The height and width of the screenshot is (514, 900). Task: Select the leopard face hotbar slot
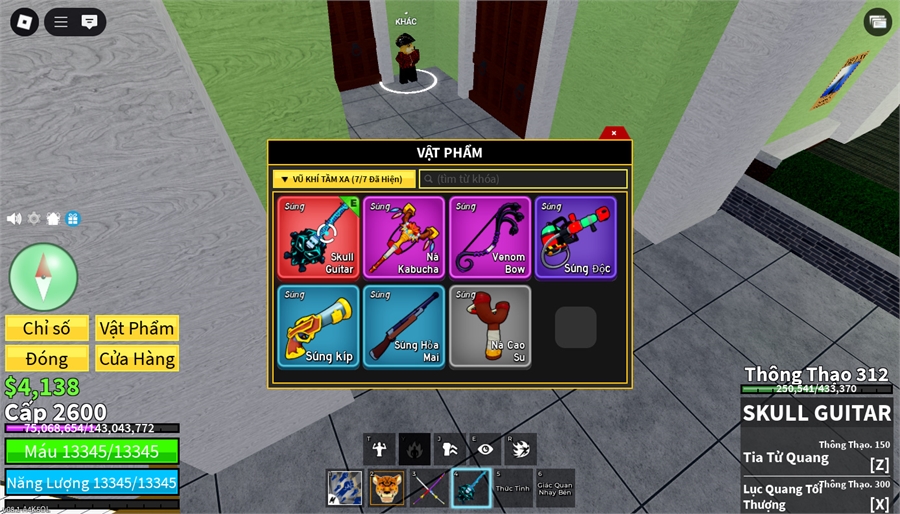386,488
